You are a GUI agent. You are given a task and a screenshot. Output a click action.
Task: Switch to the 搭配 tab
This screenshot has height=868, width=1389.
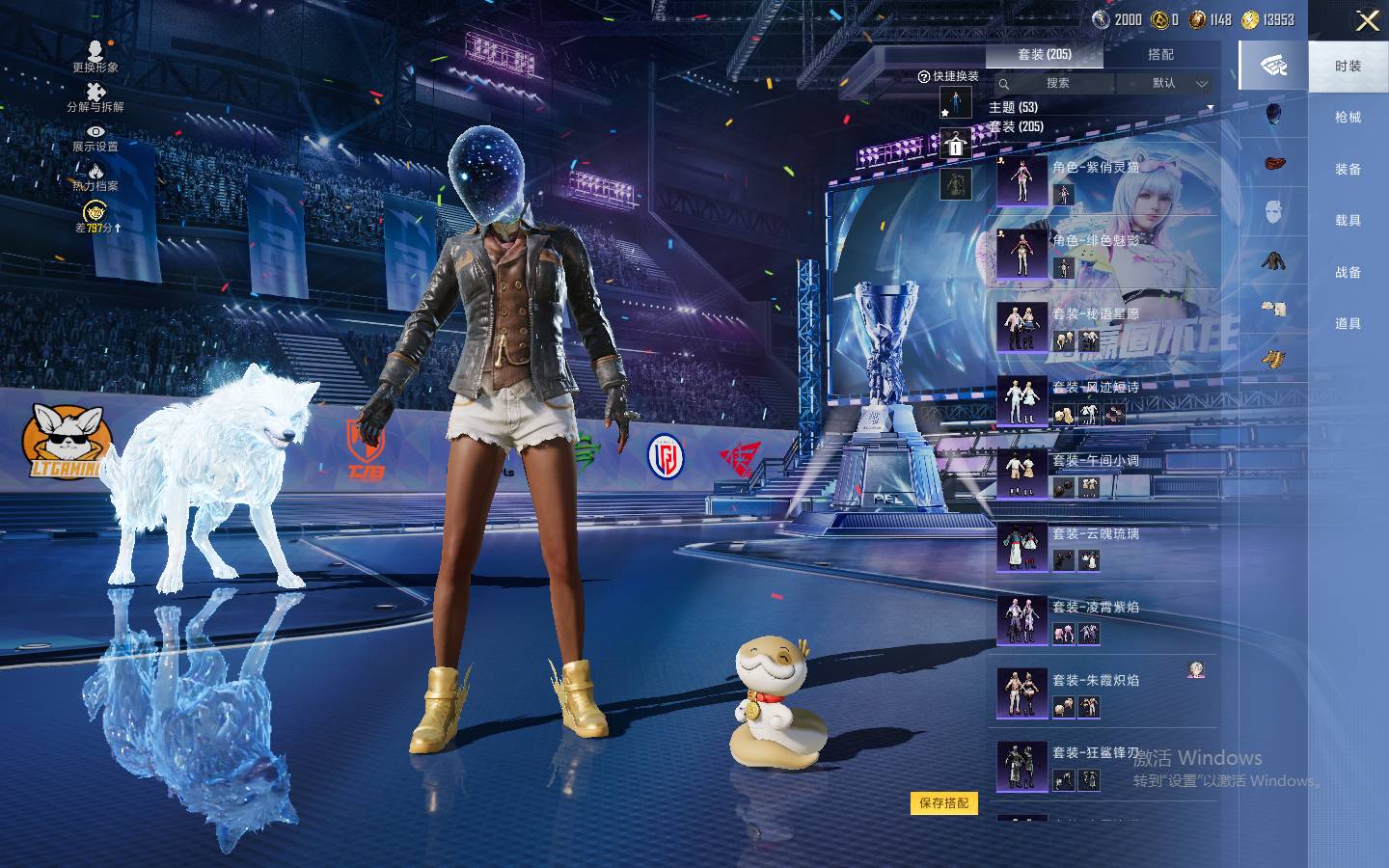pyautogui.click(x=1160, y=55)
